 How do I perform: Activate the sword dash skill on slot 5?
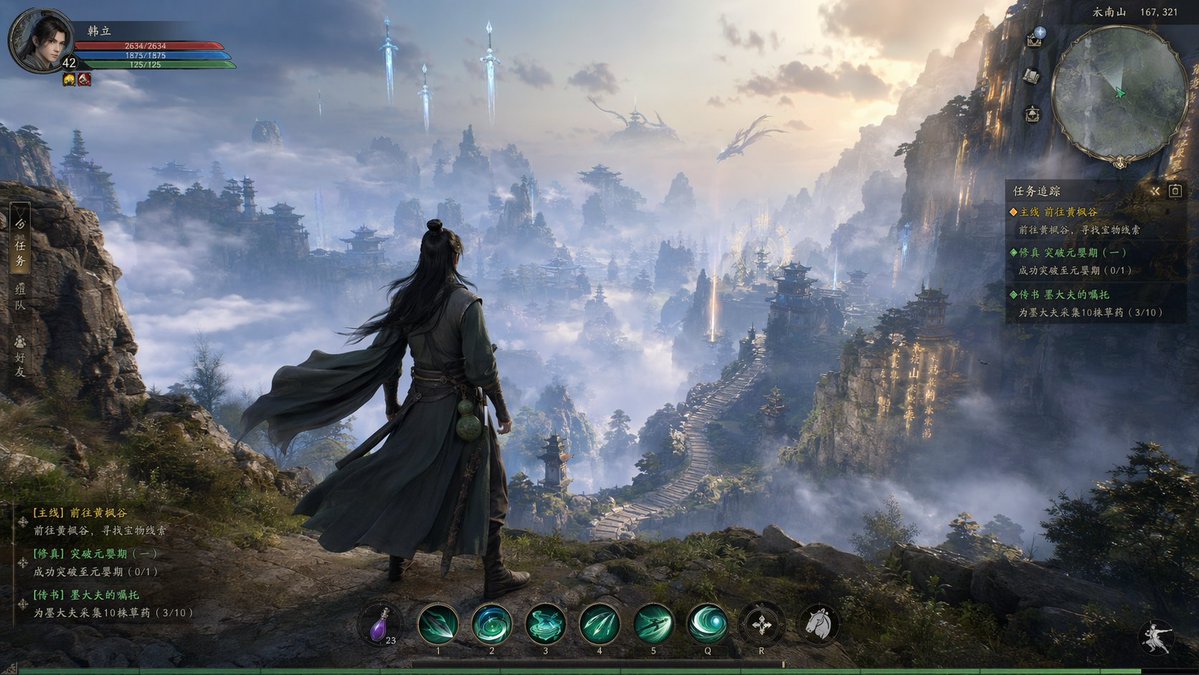pos(654,623)
